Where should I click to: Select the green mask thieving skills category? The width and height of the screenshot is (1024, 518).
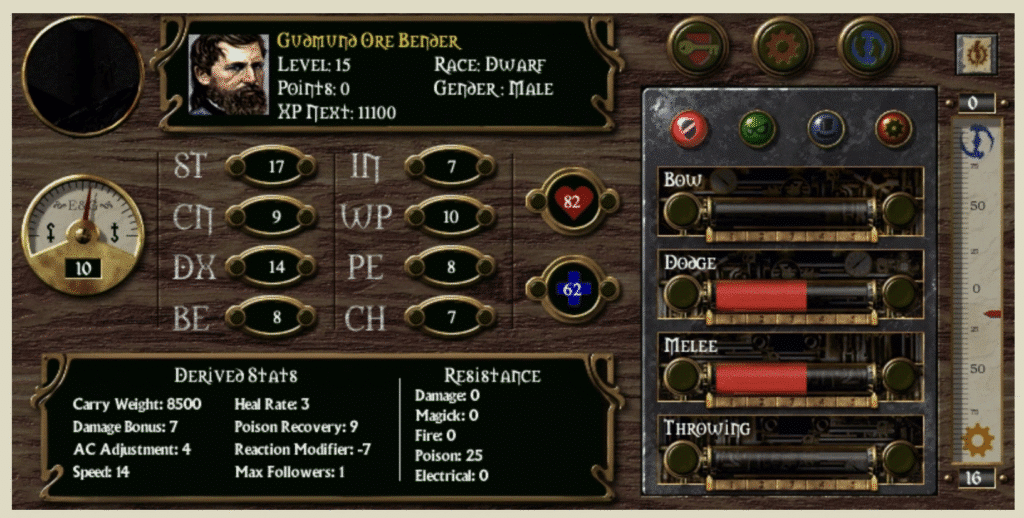click(x=757, y=128)
